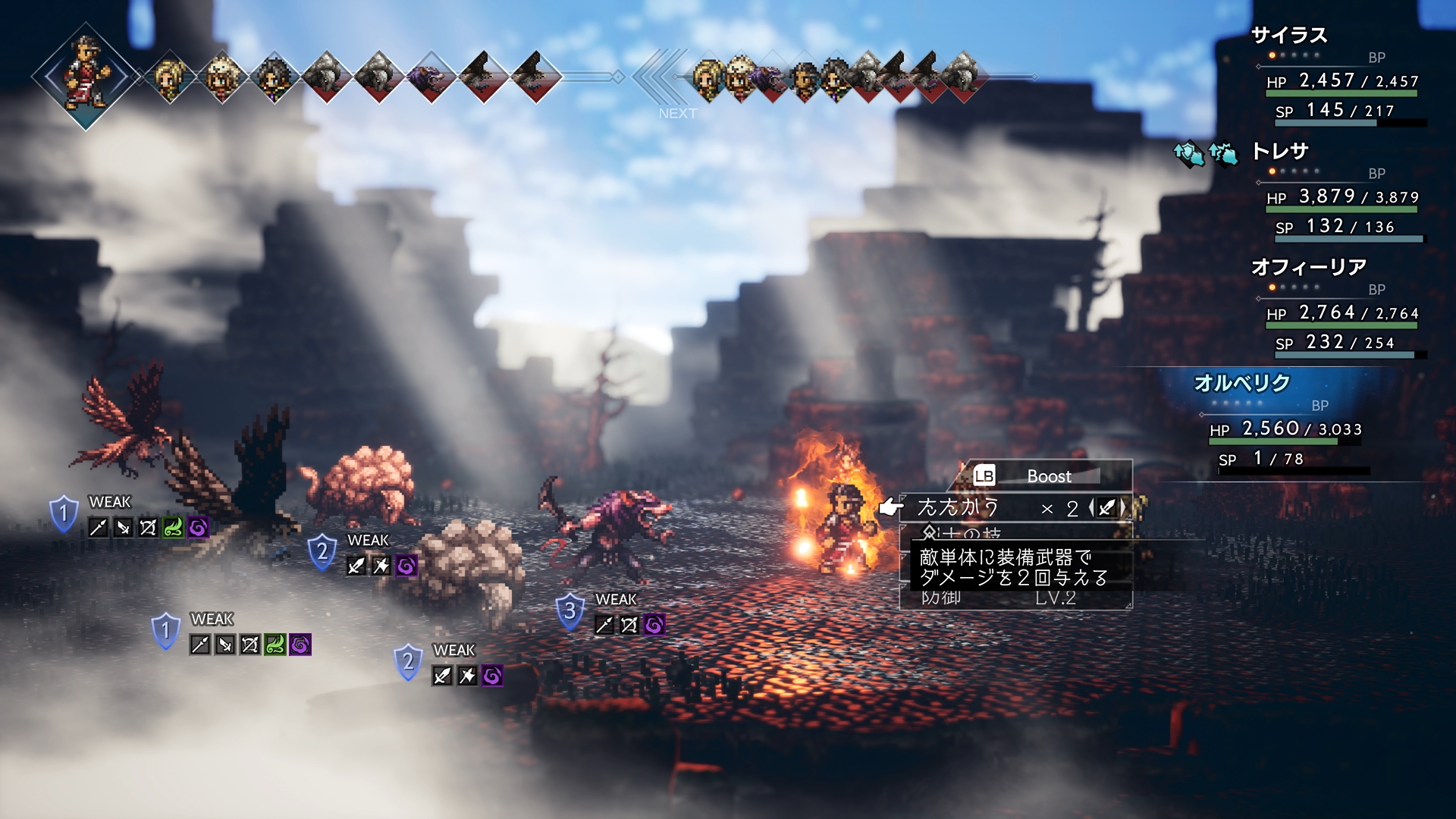The image size is (1456, 819).
Task: Select オフィーリア in the party list
Action: [x=1308, y=268]
